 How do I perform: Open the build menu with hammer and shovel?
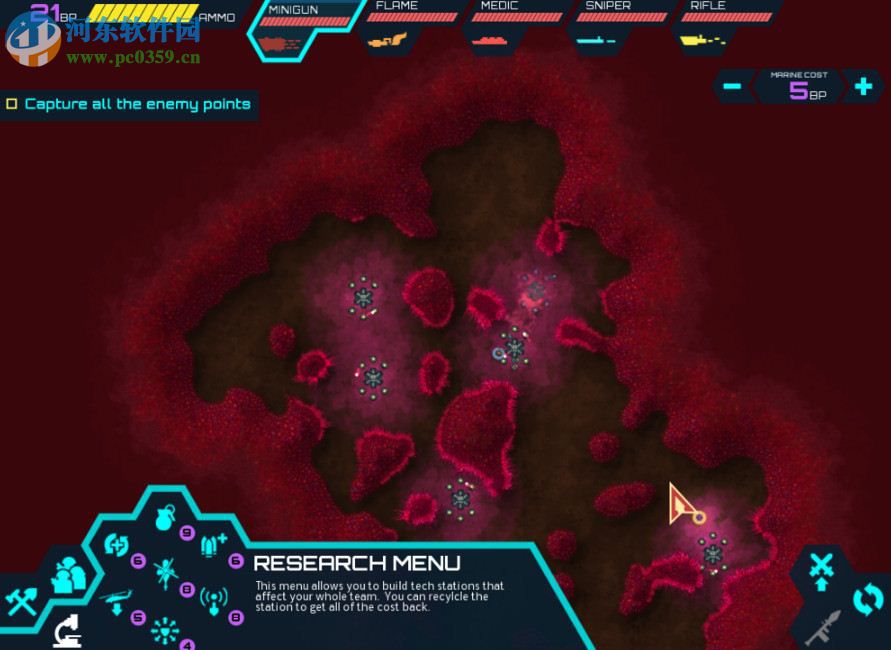[21, 600]
